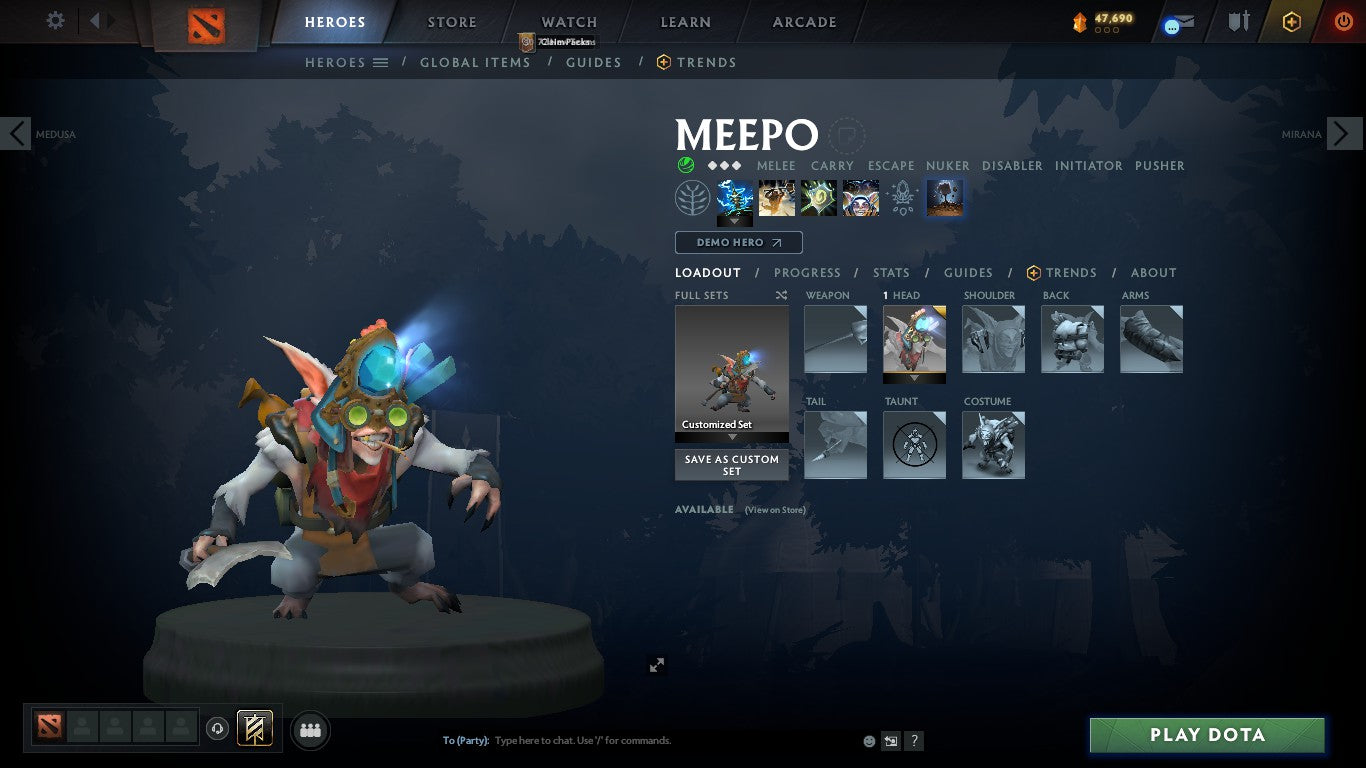Open the heroes list menu icon beside HEROES

pos(380,62)
